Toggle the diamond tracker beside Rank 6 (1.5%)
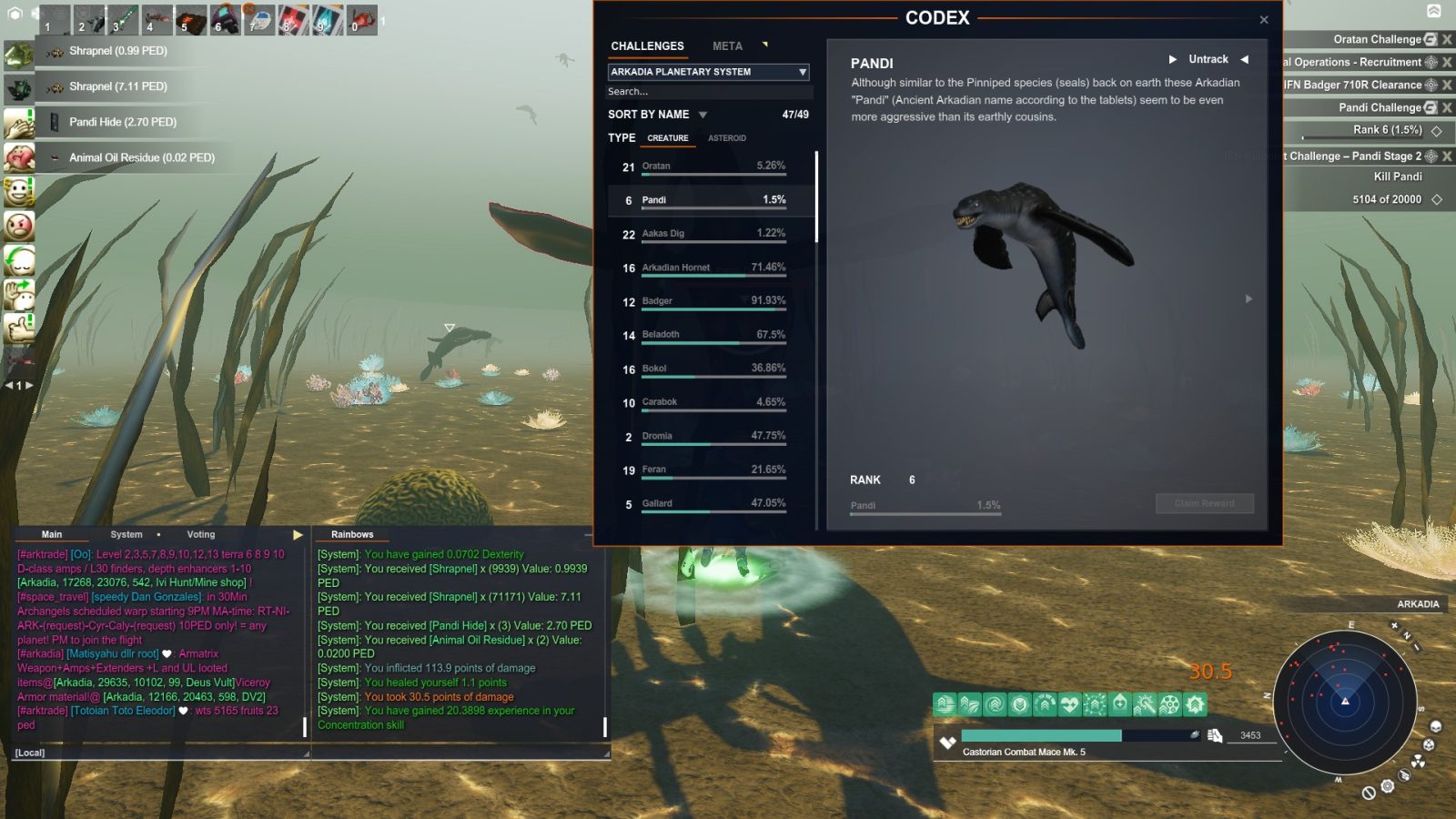Screen dimensions: 1456x819 [1437, 130]
